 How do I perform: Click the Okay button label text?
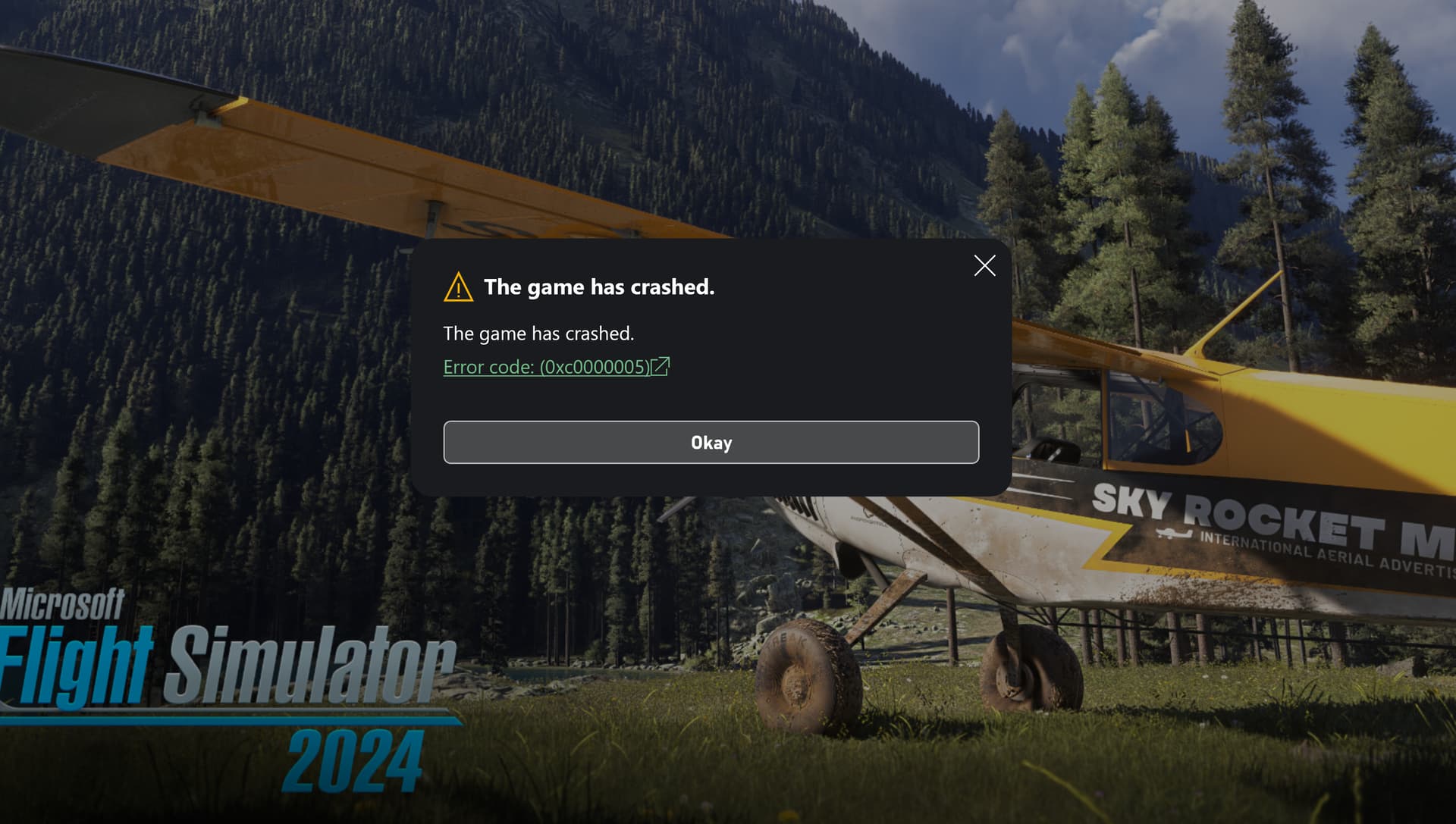711,442
